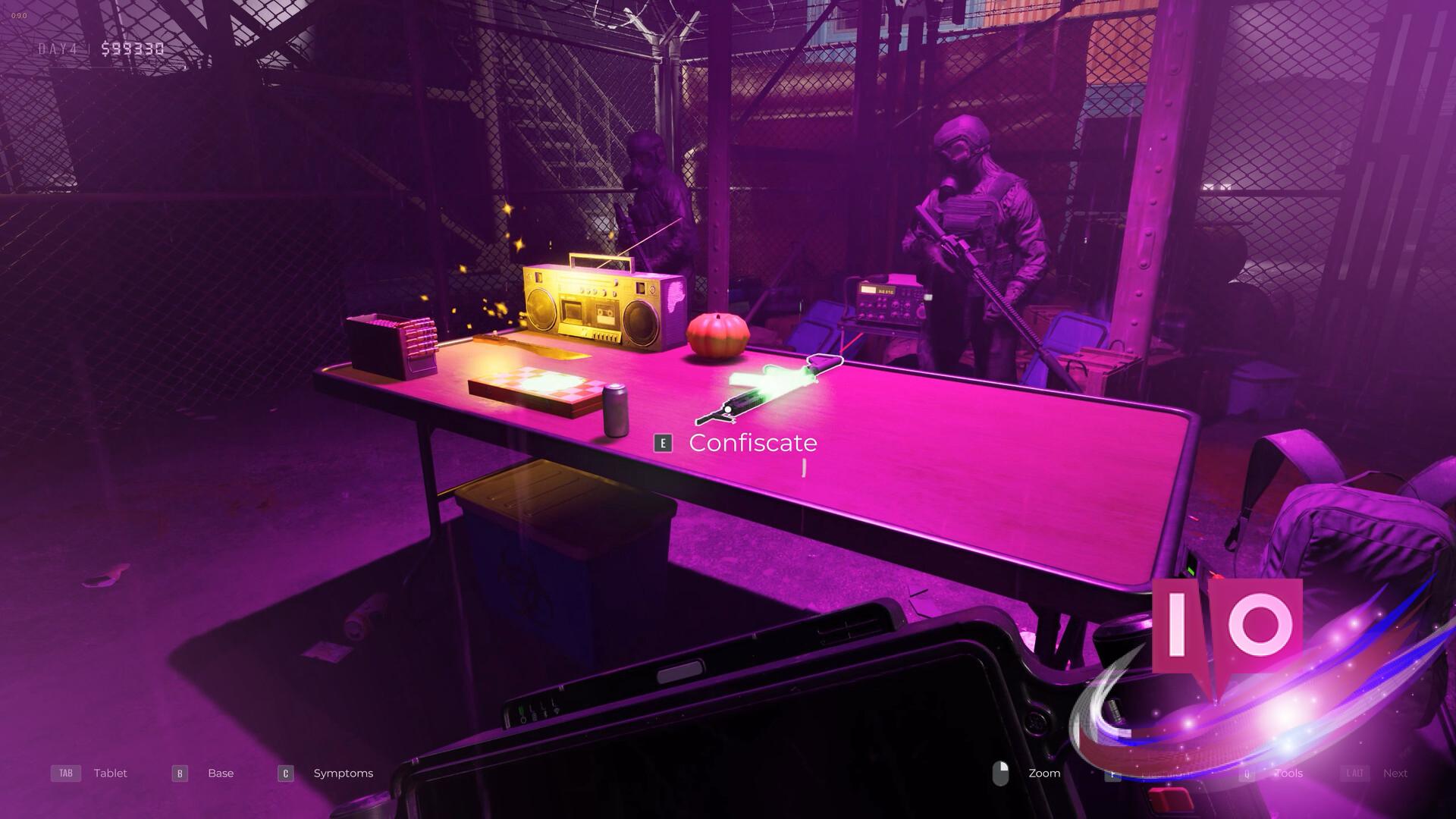
Task: Click the Q key icon for Tools
Action: [1246, 773]
